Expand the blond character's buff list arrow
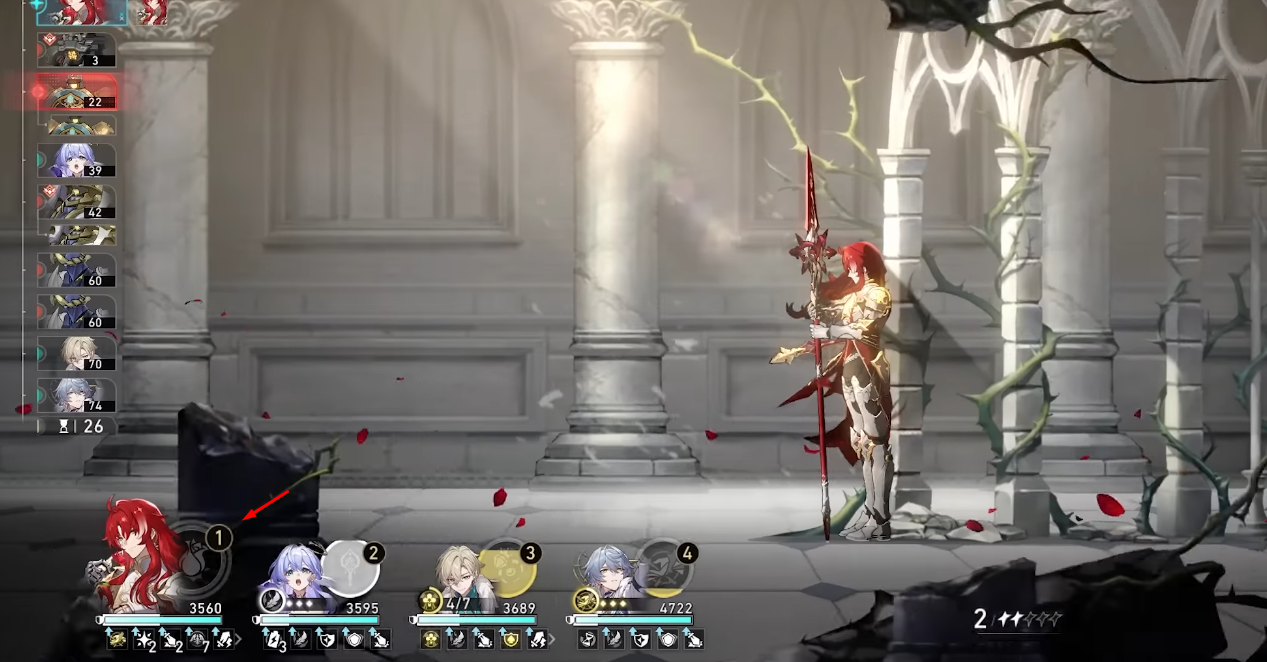Screen dimensions: 1267x662 click(550, 639)
